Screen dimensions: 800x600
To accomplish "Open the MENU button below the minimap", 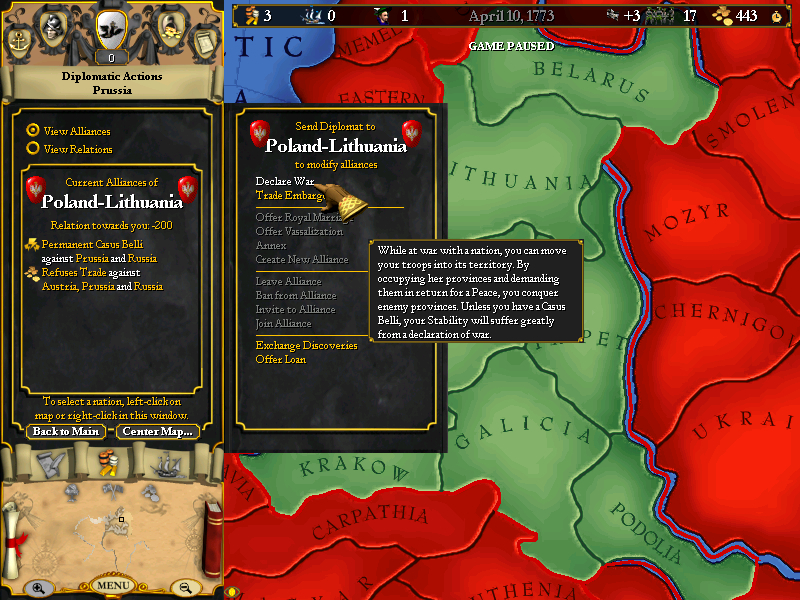I will click(112, 585).
